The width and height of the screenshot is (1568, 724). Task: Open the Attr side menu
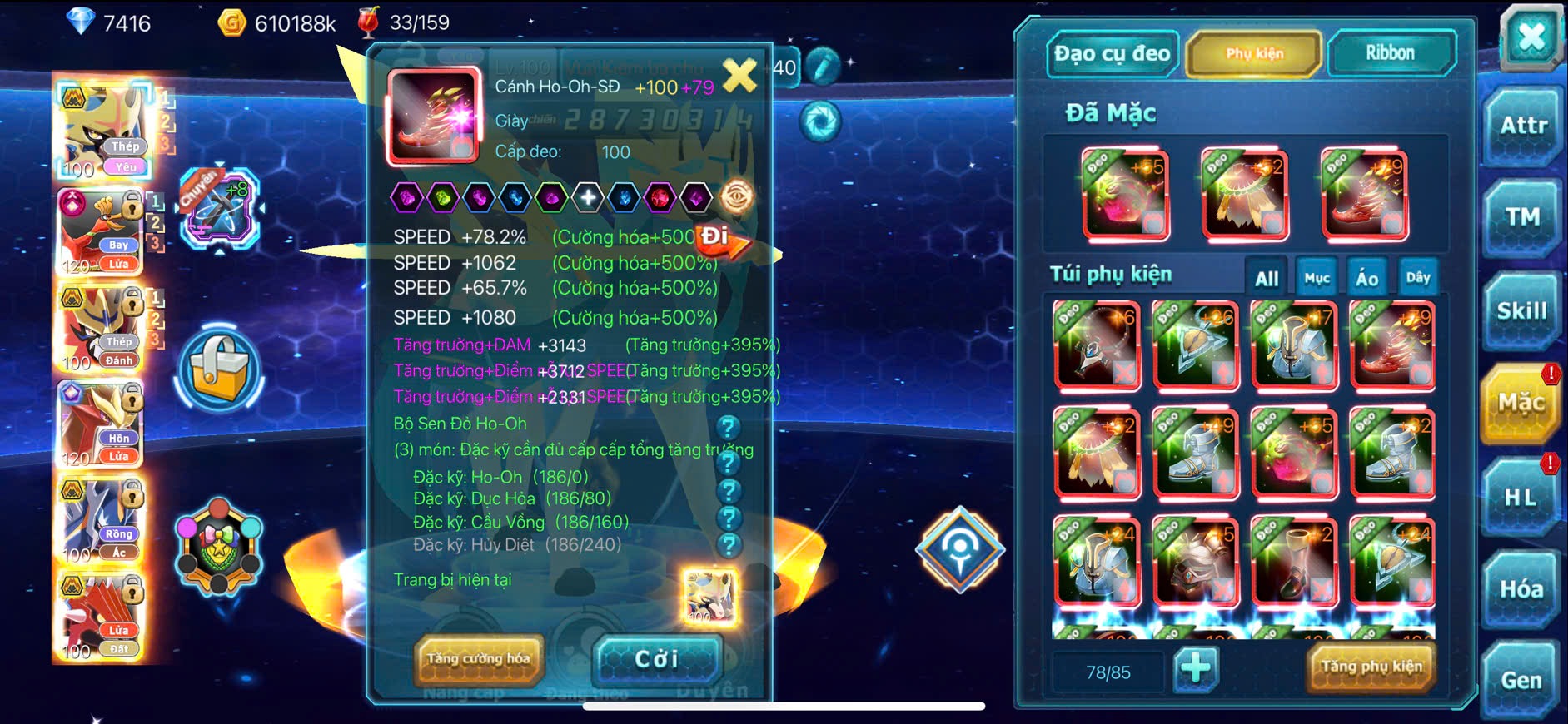click(1523, 126)
